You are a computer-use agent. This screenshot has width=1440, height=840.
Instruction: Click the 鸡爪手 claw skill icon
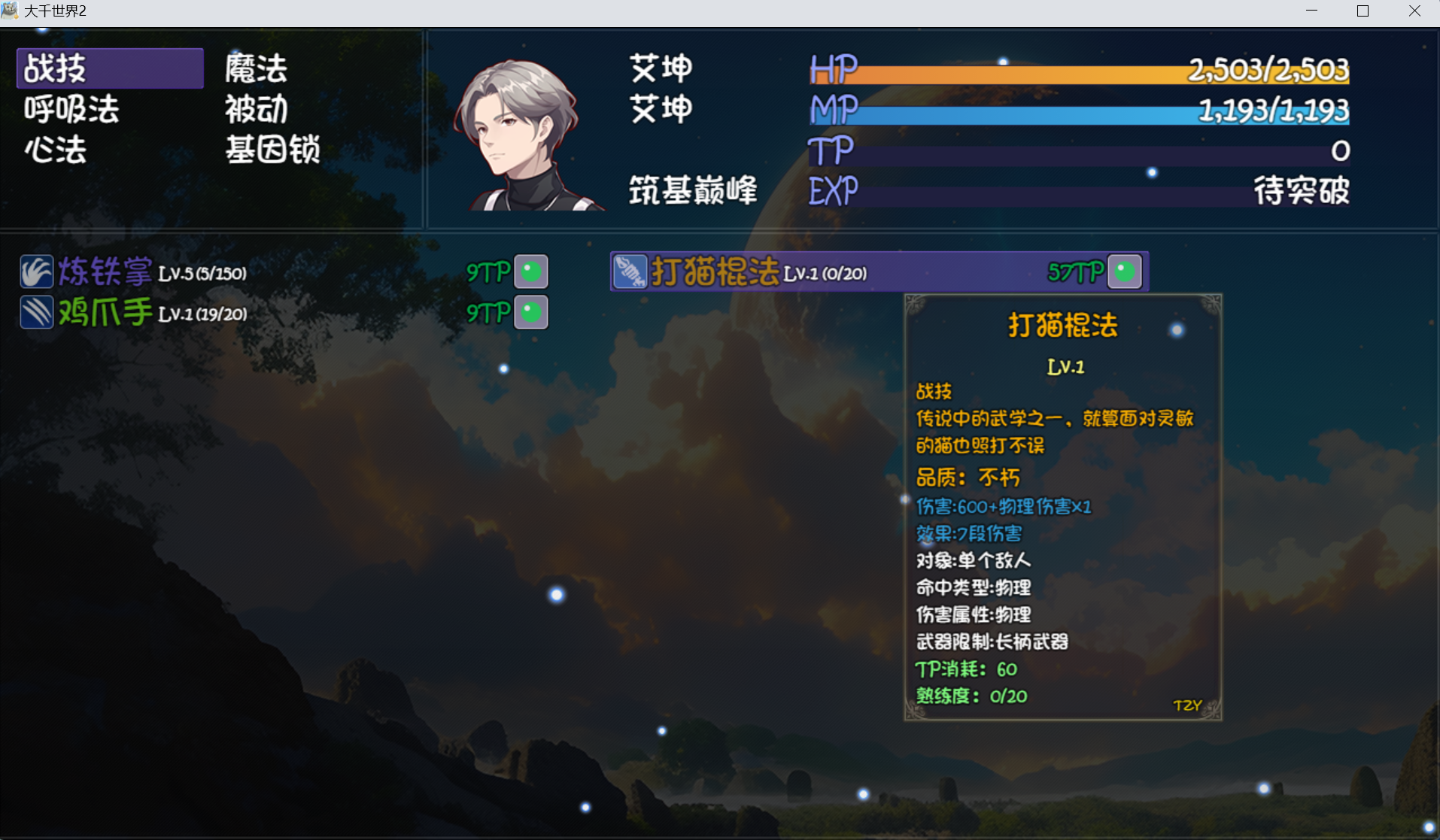36,313
